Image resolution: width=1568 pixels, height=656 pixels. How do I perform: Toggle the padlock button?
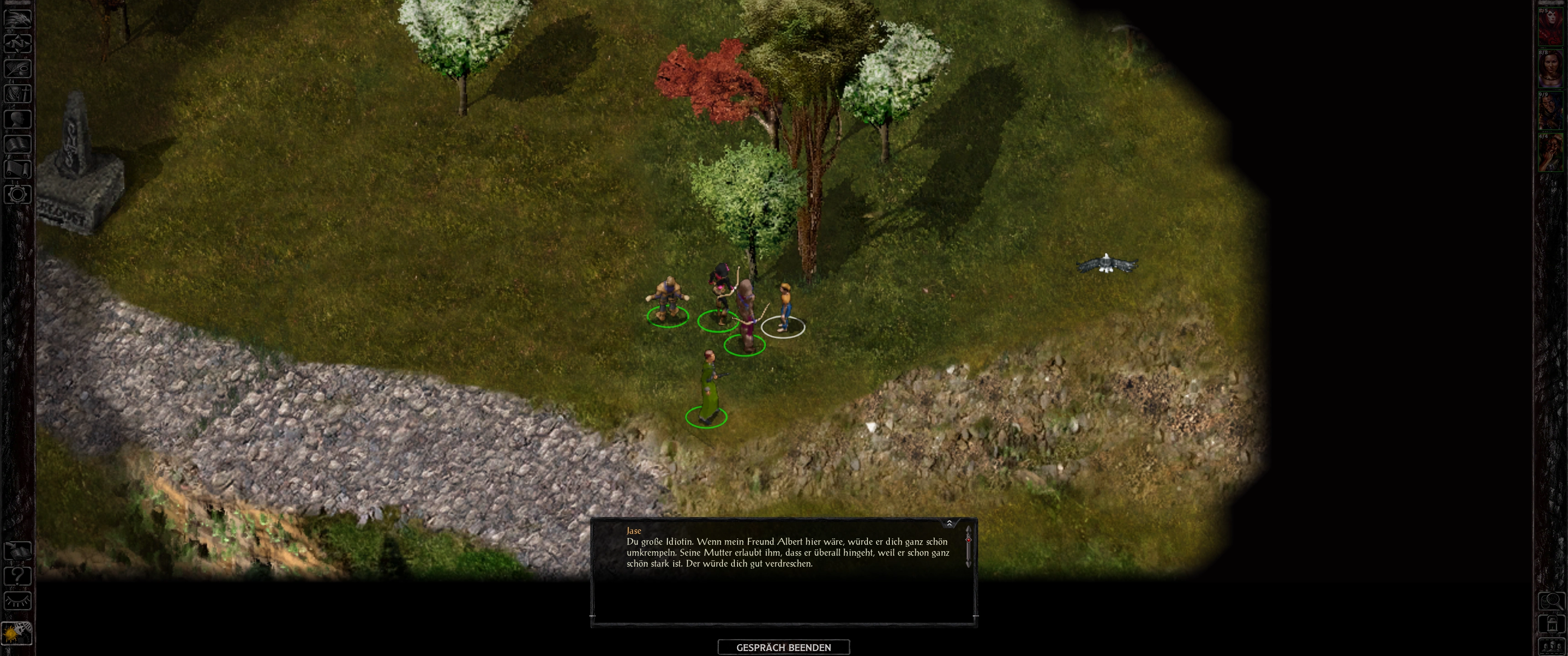pos(1551,625)
